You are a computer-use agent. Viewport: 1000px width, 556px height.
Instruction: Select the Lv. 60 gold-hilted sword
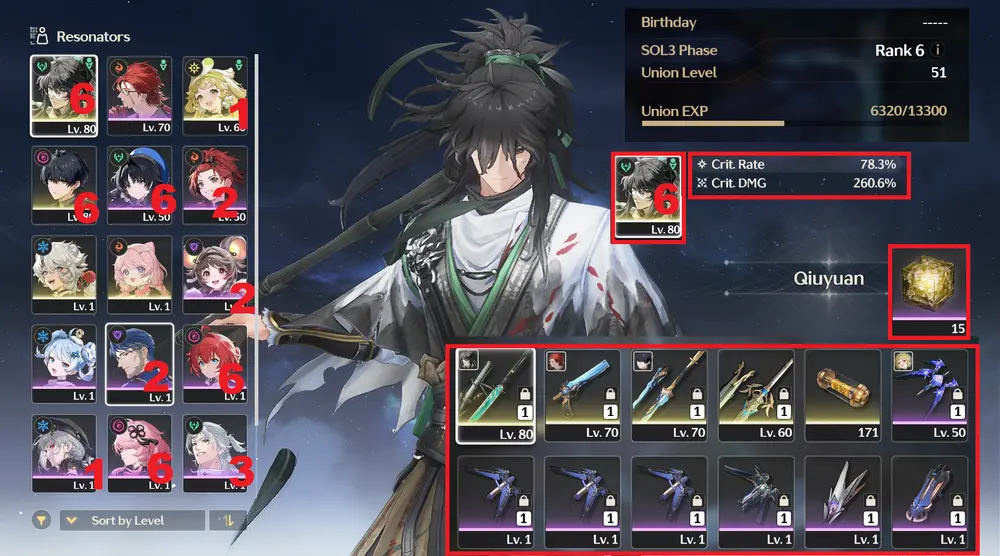(757, 395)
